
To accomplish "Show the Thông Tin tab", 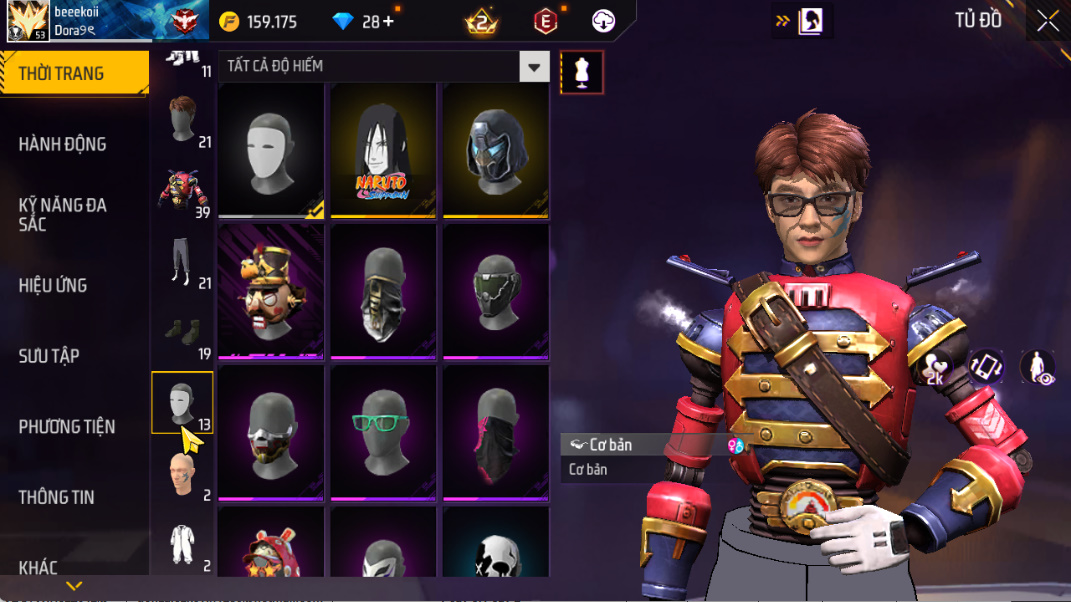I will 56,497.
